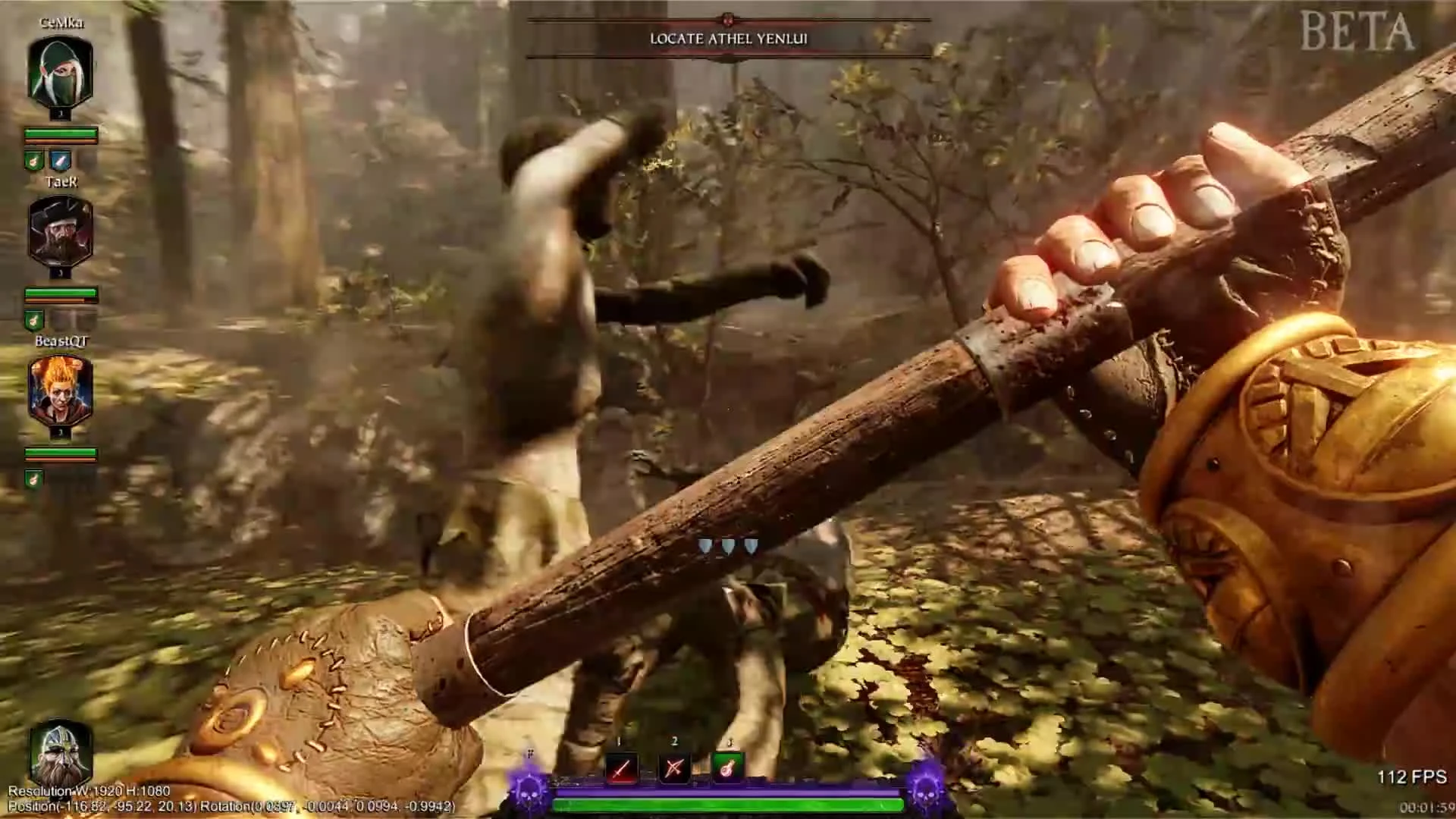The image size is (1456, 819).
Task: Toggle CeMka's character portrait
Action: coord(61,72)
